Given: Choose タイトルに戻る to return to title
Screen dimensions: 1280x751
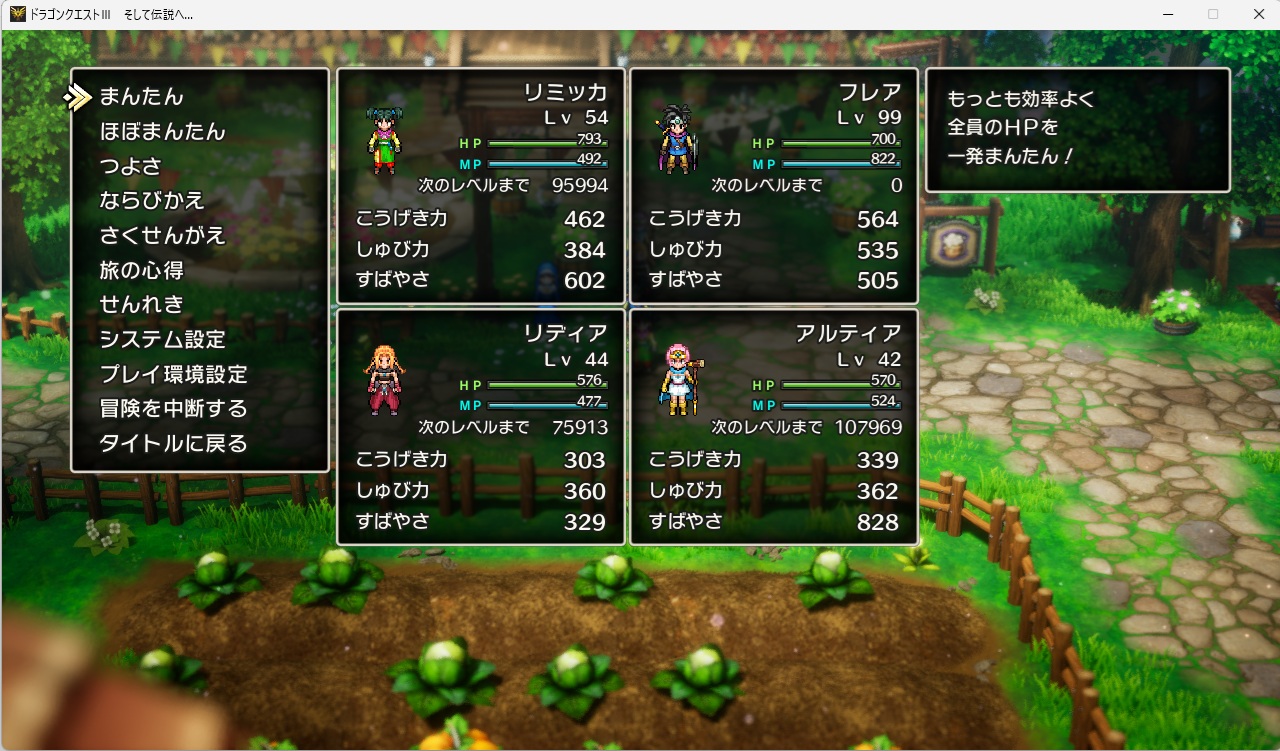Looking at the screenshot, I should tap(173, 443).
